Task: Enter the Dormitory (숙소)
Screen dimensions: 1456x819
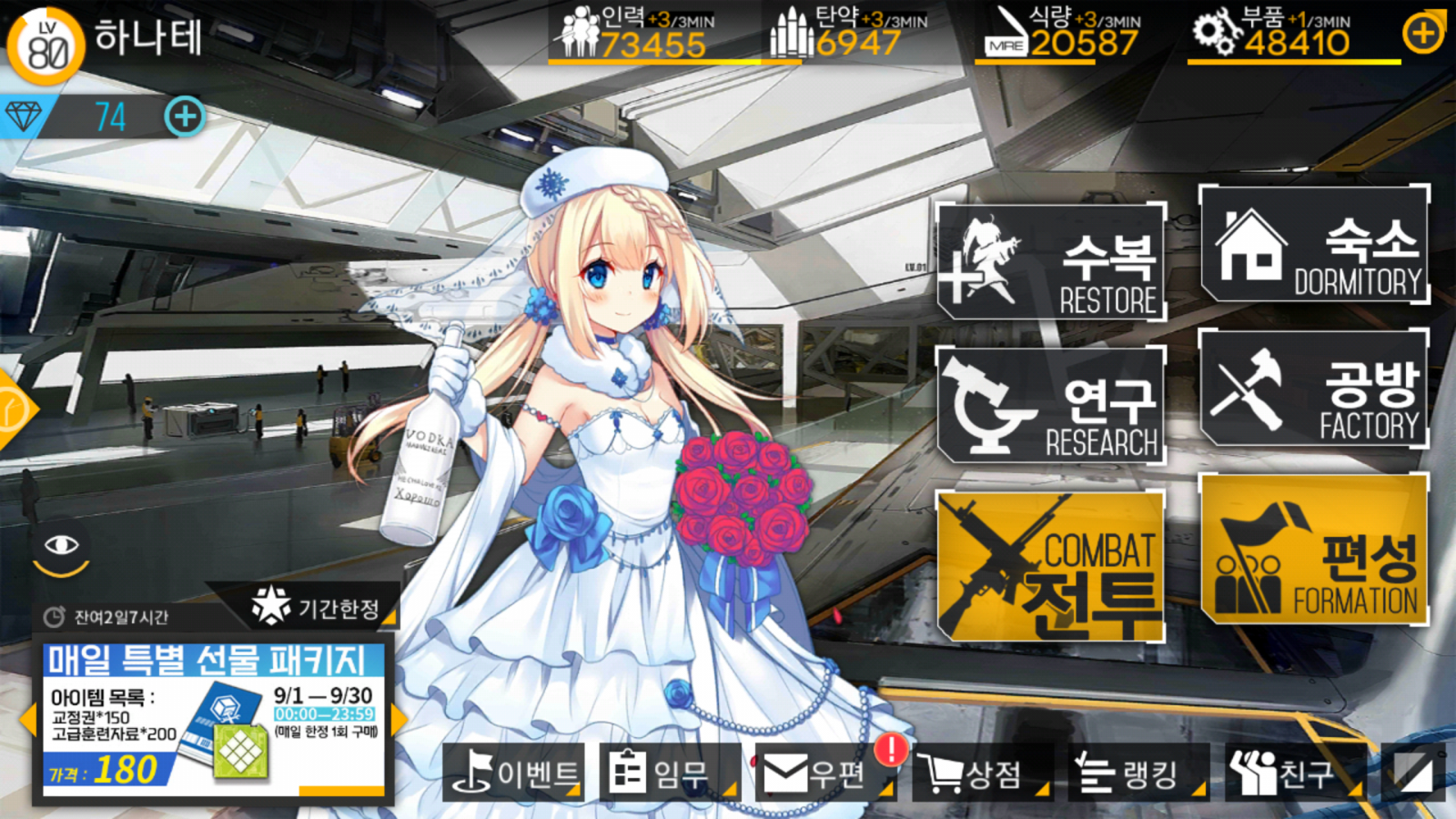Action: point(1314,245)
